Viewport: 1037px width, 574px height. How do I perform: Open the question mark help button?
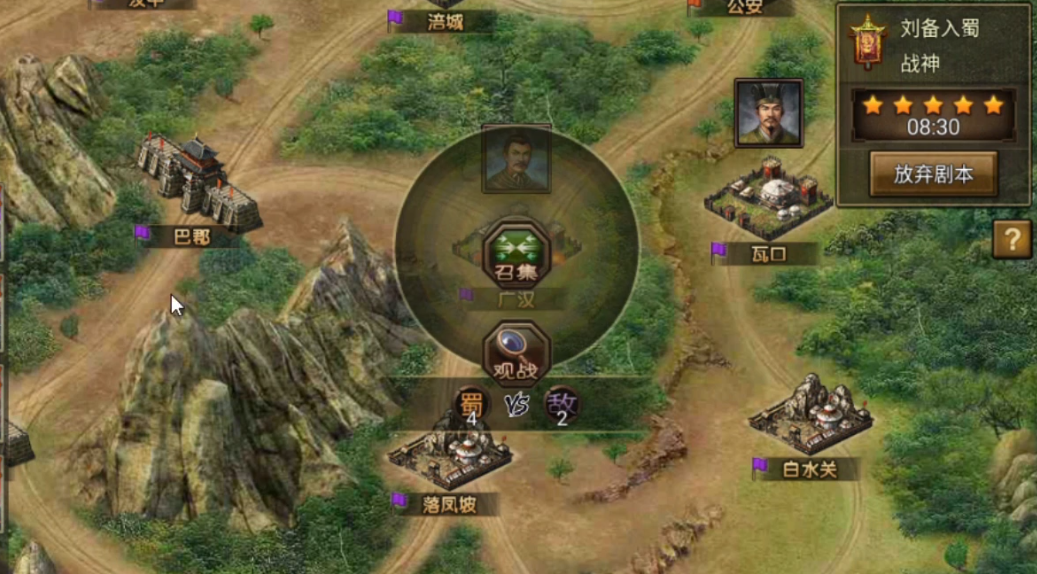1012,240
